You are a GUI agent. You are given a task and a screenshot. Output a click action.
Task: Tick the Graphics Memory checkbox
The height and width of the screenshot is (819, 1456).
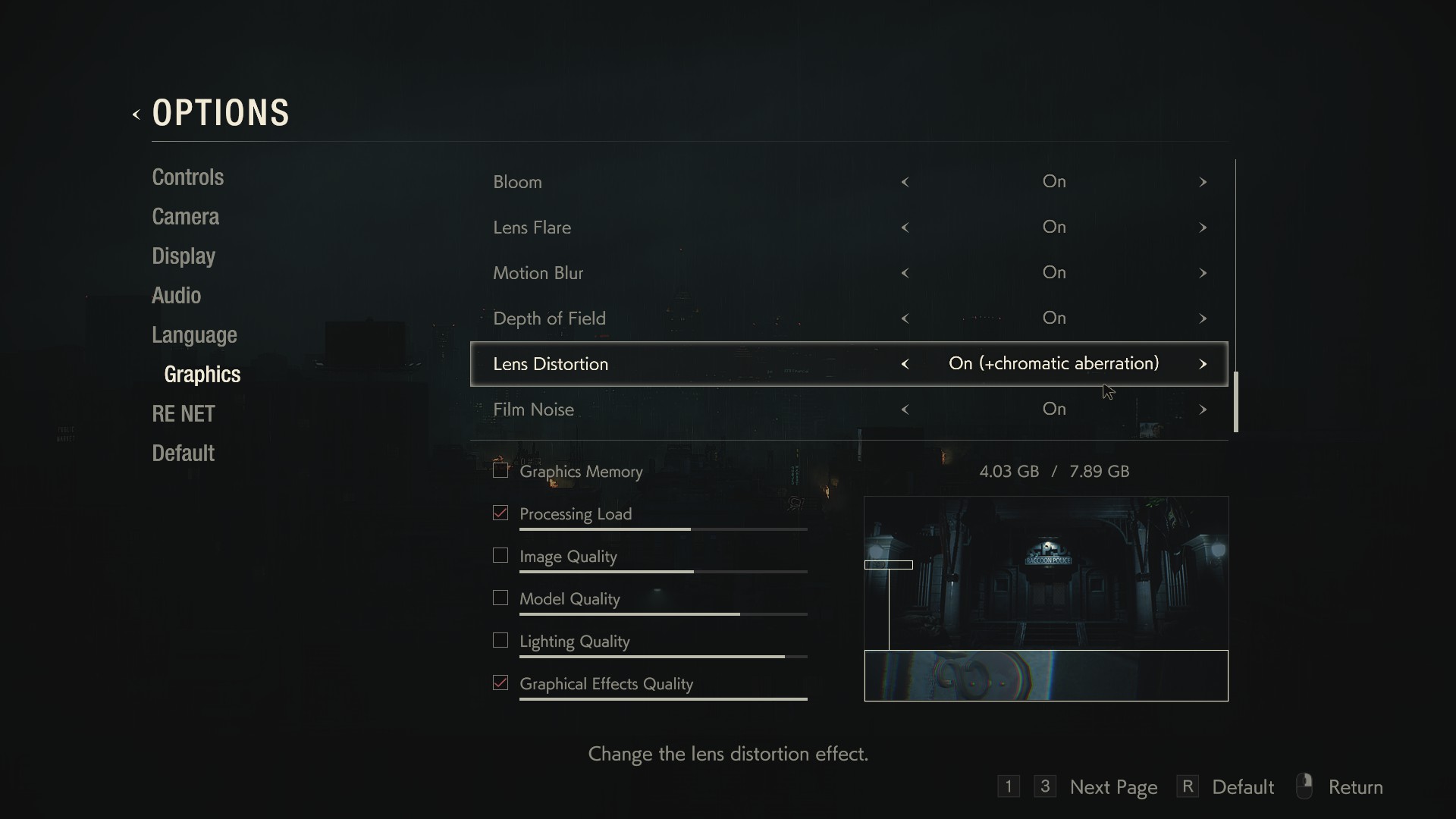pyautogui.click(x=500, y=471)
